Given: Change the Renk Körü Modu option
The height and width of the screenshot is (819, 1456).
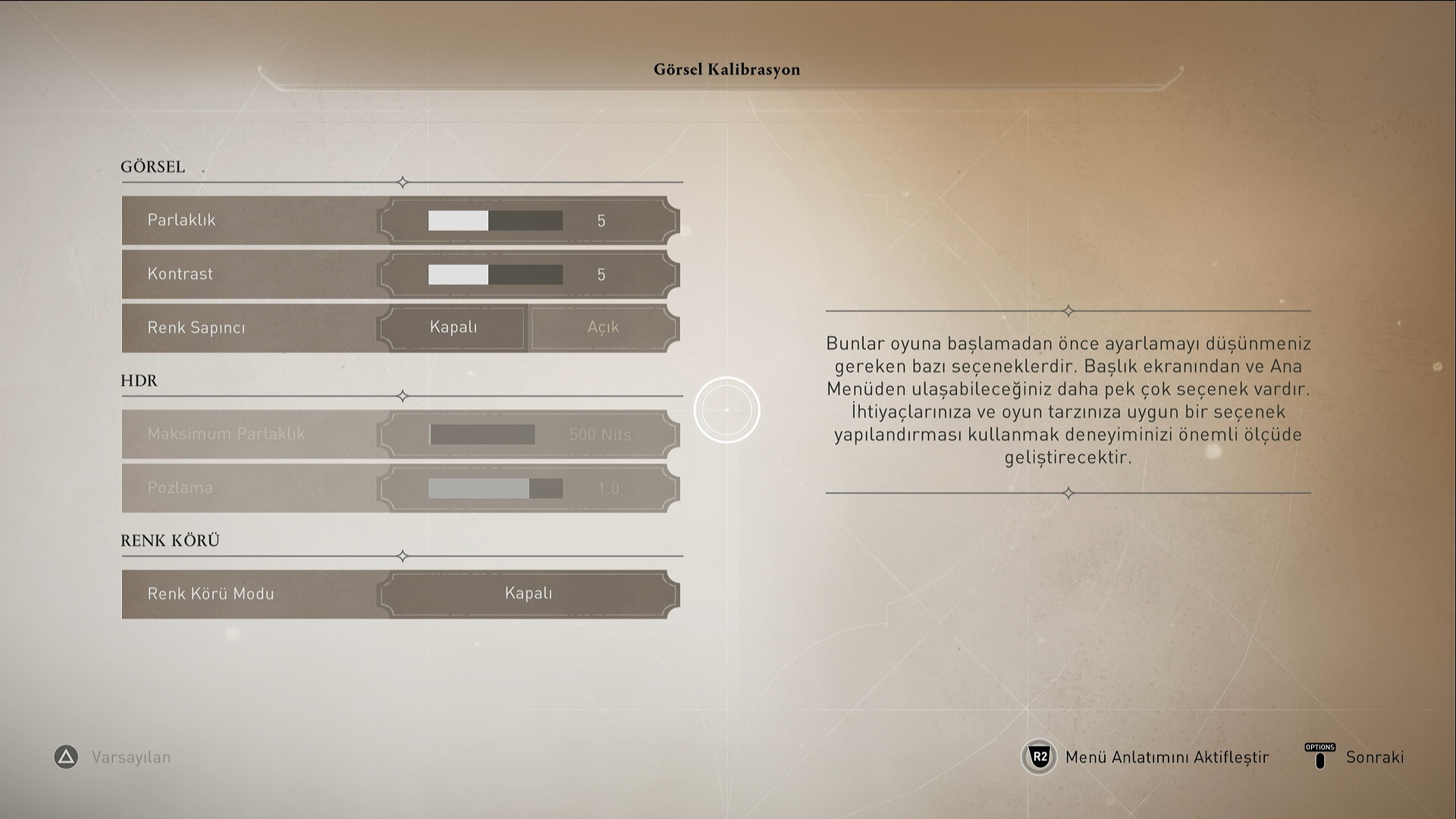Looking at the screenshot, I should coord(529,594).
